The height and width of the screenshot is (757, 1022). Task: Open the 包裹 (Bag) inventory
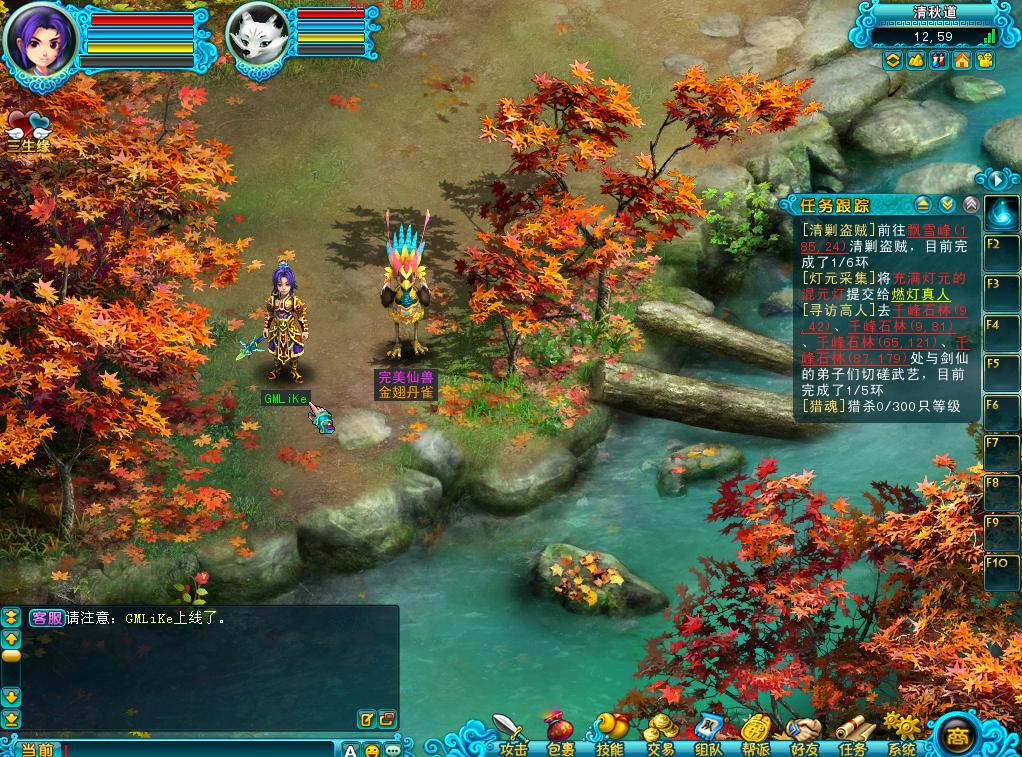560,734
